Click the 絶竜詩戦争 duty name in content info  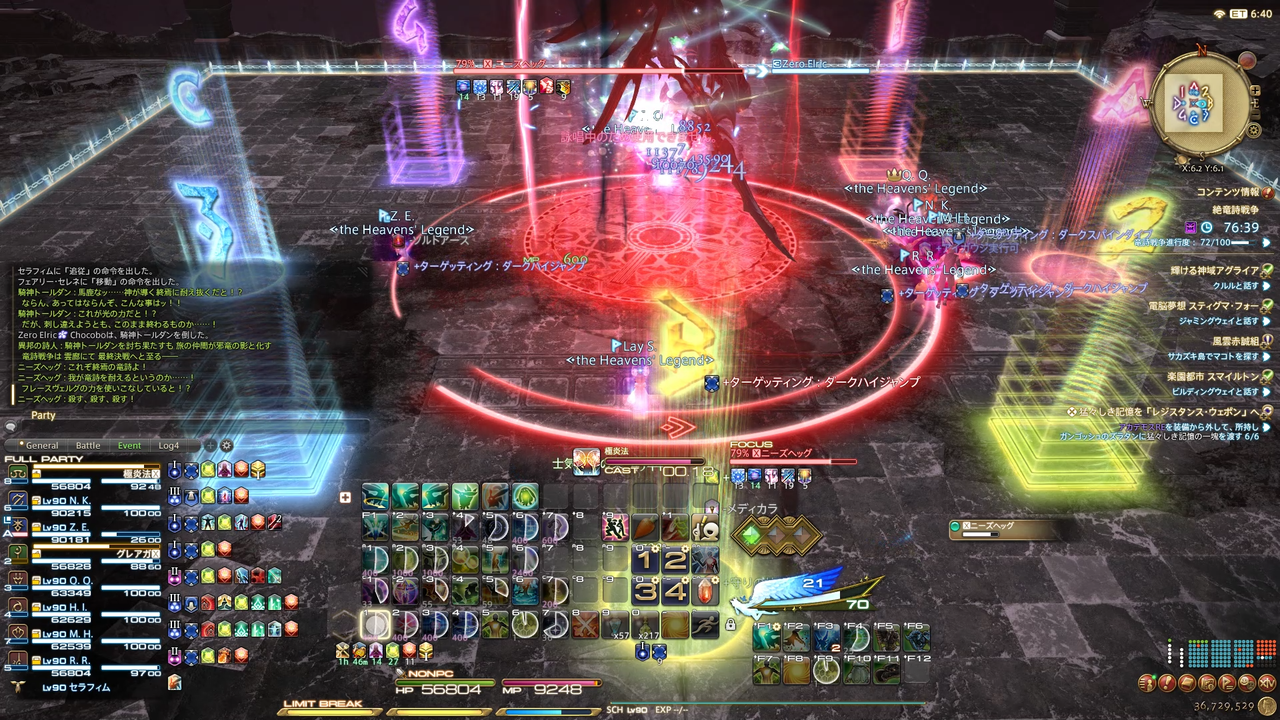[1234, 209]
